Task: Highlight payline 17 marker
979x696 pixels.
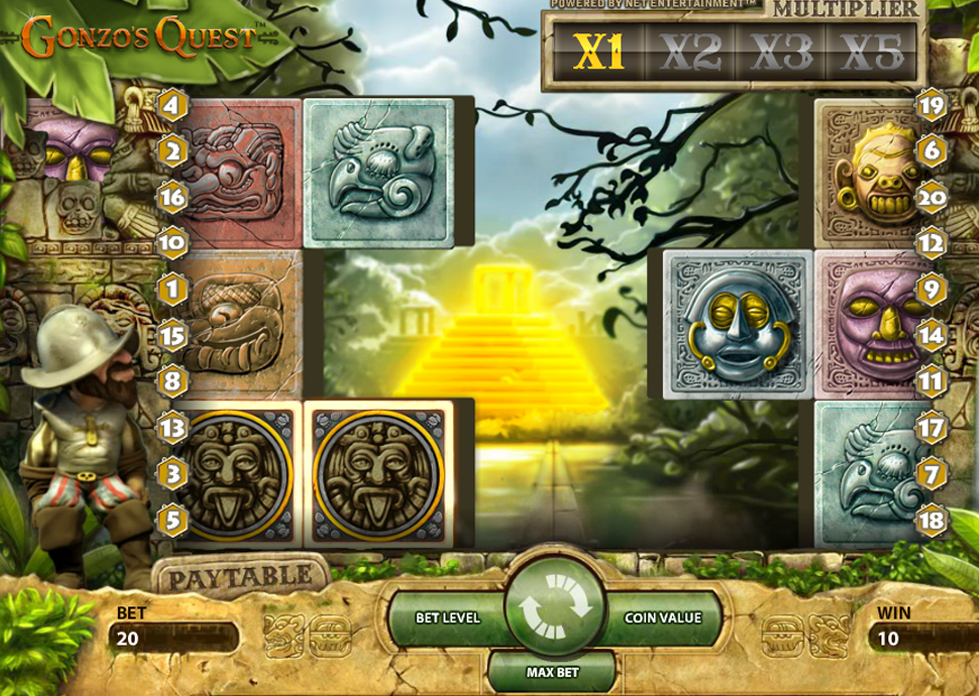Action: 931,429
